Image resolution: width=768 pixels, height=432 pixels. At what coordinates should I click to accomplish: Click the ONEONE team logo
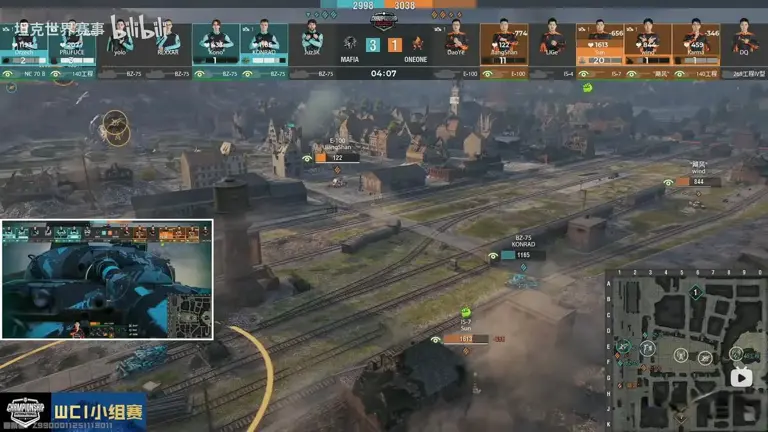pyautogui.click(x=418, y=43)
